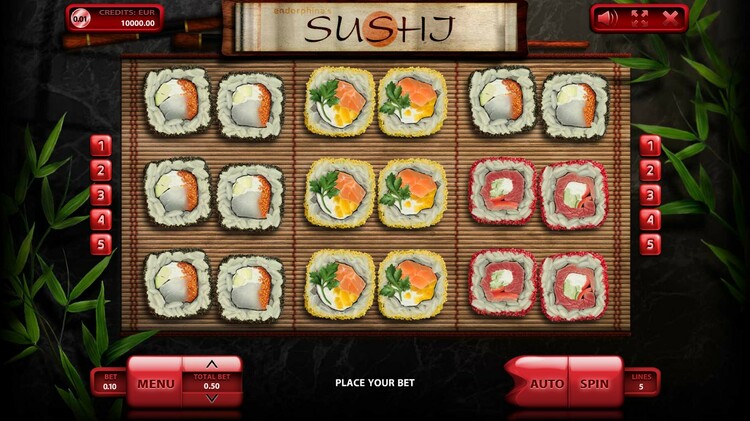Start auto-spin with the AUTO button
This screenshot has height=421, width=750.
(x=546, y=383)
